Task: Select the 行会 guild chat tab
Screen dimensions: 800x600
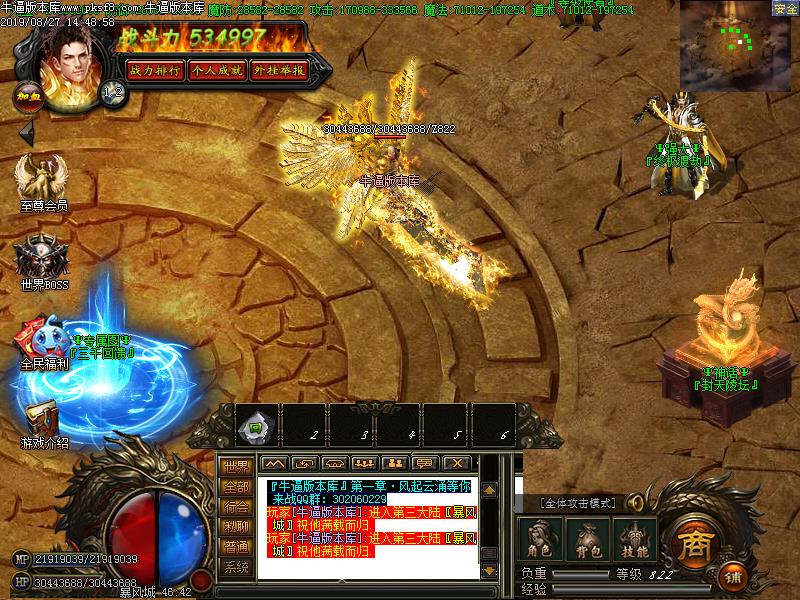Action: pyautogui.click(x=236, y=506)
